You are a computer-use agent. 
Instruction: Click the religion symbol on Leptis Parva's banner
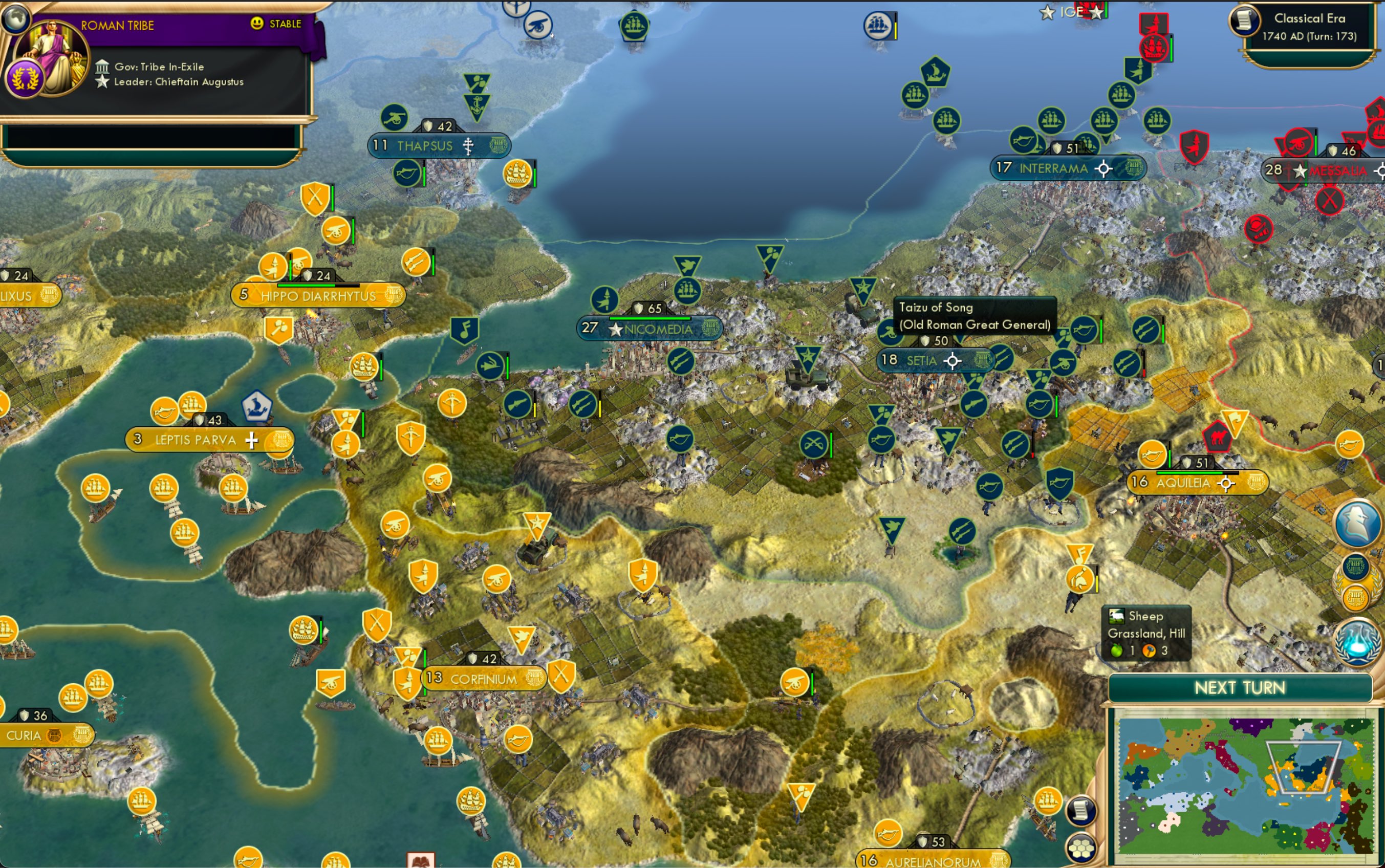click(x=251, y=441)
